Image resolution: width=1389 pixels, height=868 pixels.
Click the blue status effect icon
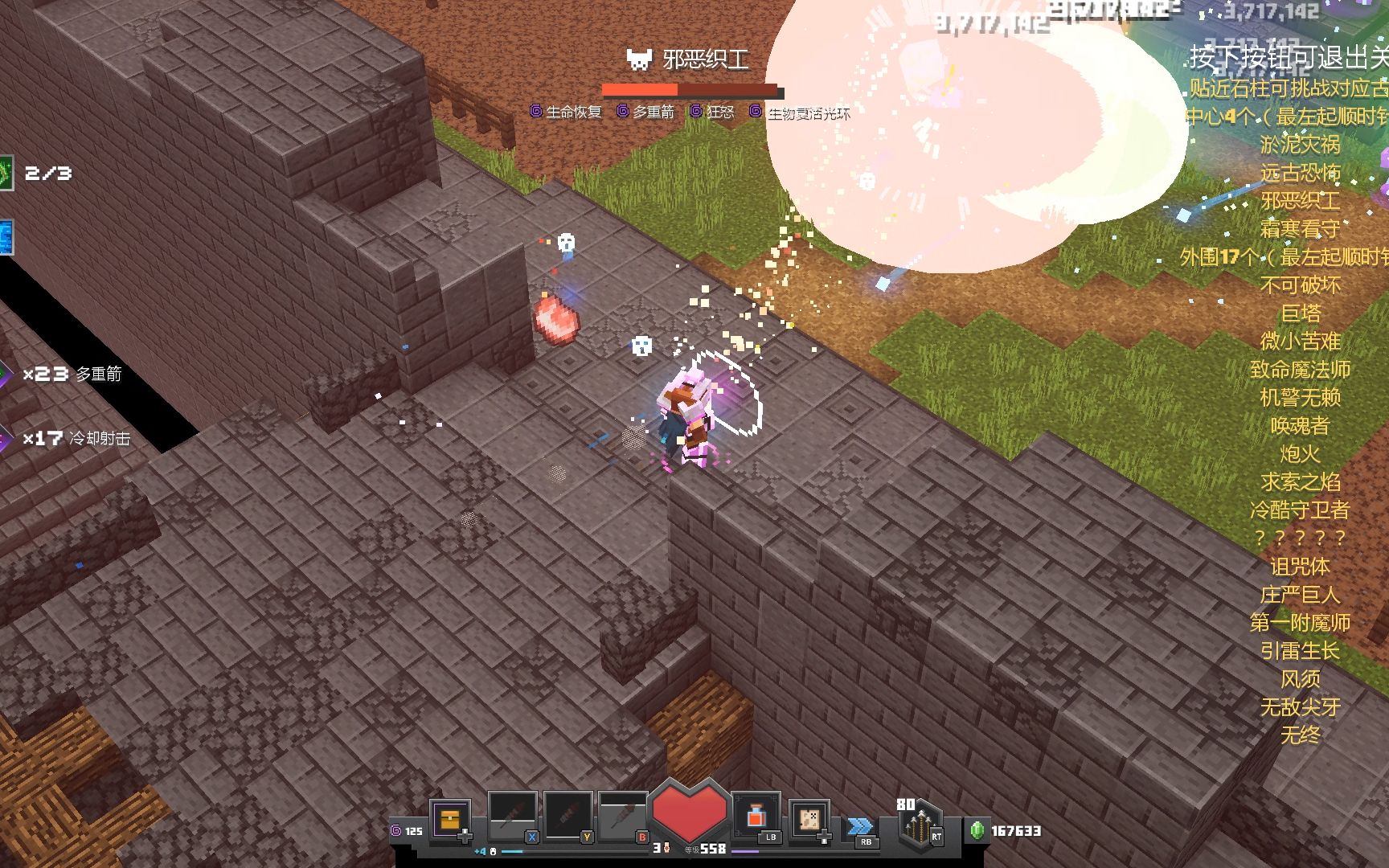tap(6, 237)
